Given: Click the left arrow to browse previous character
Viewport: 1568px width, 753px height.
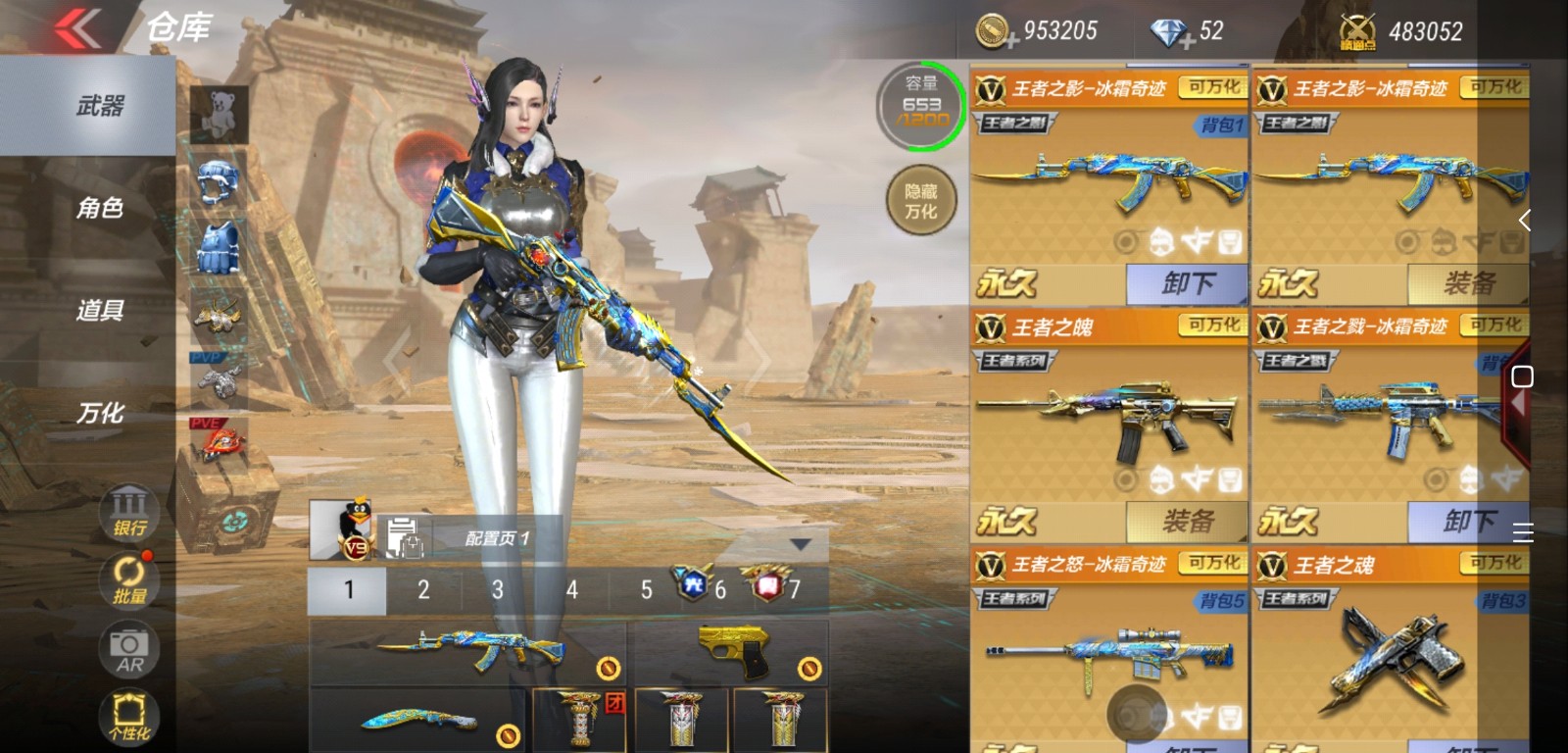Looking at the screenshot, I should (x=396, y=363).
